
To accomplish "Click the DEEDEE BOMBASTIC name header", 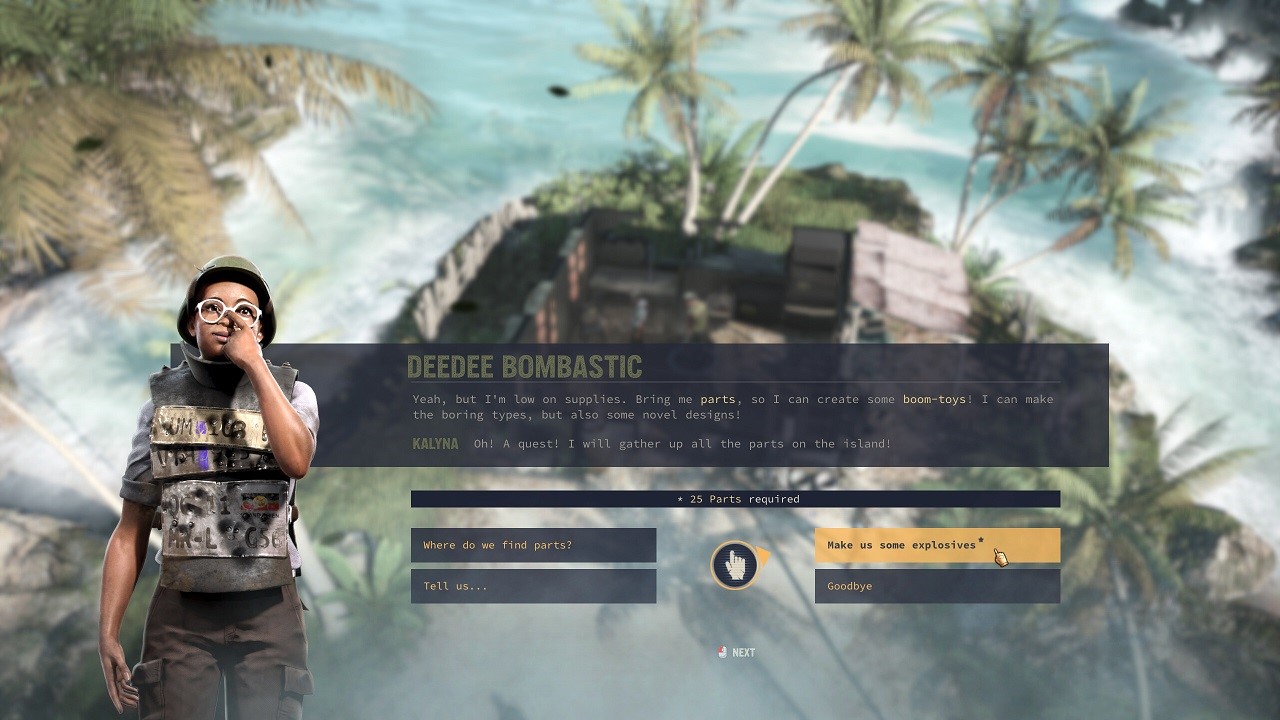I will click(525, 366).
